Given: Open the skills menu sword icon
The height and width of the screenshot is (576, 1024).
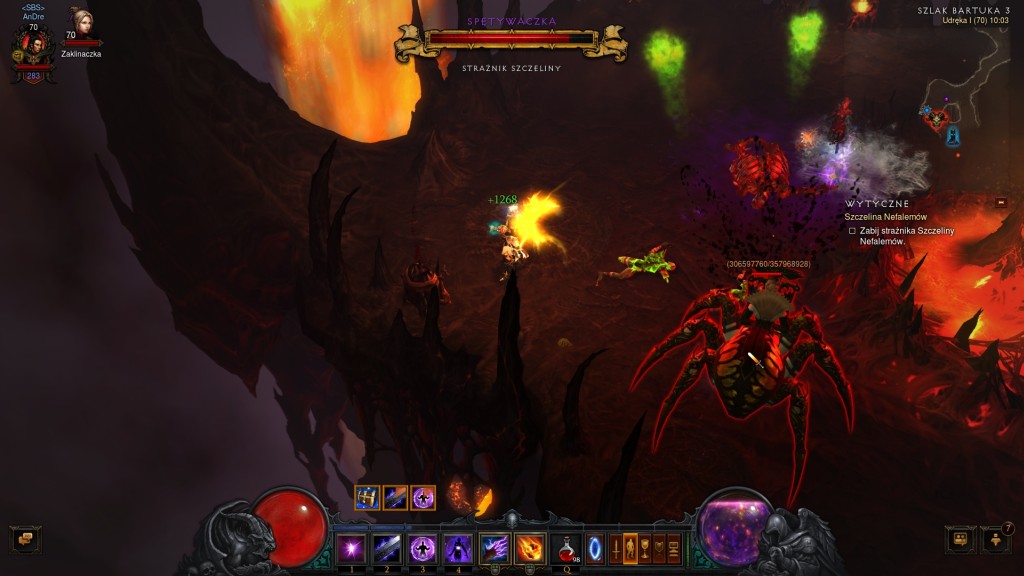Looking at the screenshot, I should coord(615,548).
